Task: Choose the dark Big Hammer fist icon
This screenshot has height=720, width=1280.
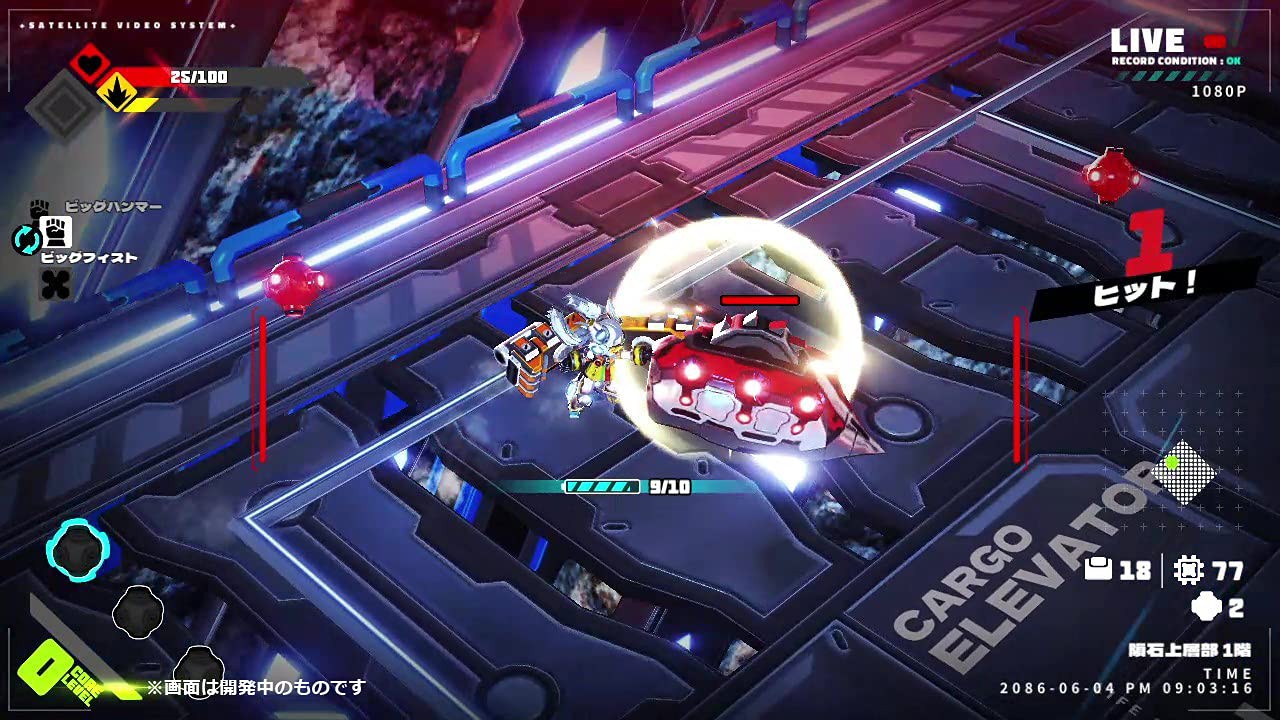Action: click(x=39, y=208)
